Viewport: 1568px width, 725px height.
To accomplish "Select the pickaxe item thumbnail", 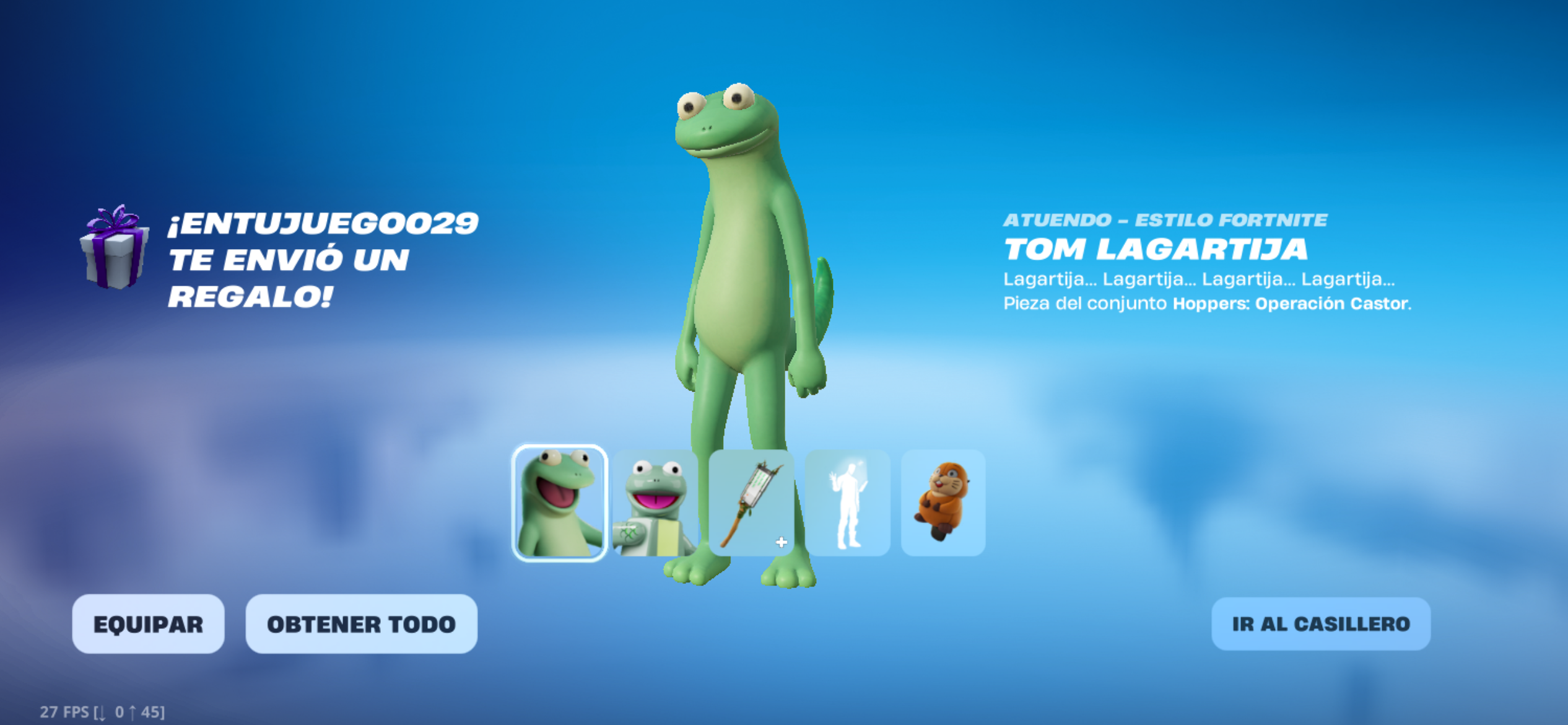I will point(751,503).
